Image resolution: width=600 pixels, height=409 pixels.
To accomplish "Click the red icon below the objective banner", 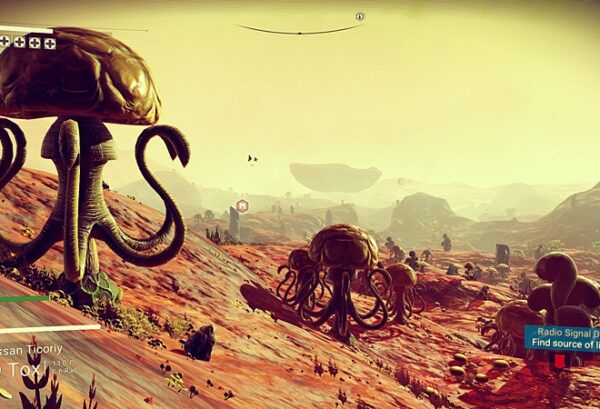I will 560,361.
